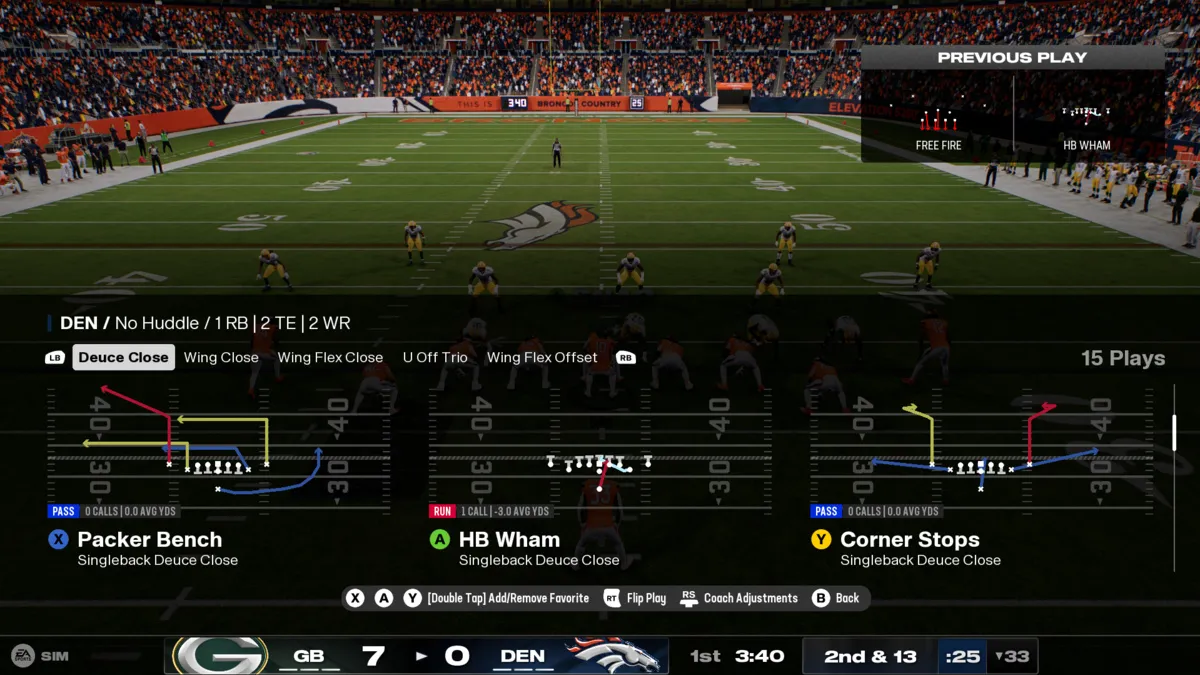This screenshot has height=675, width=1200.
Task: Click the Flip Play option
Action: (646, 598)
